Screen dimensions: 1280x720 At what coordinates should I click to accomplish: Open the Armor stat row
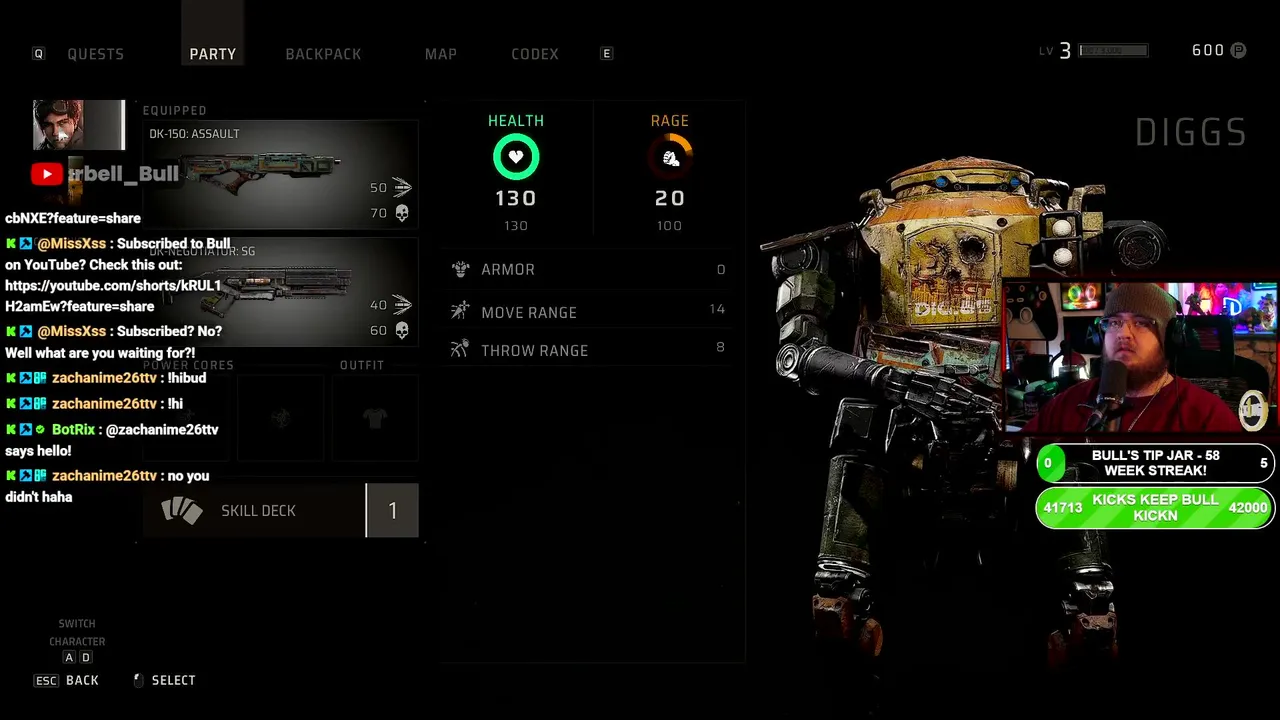[590, 269]
